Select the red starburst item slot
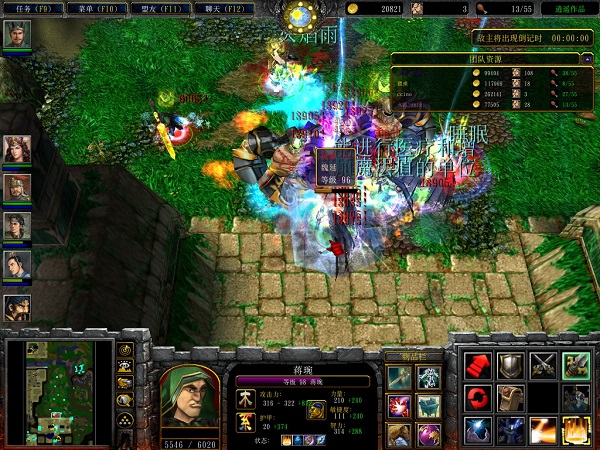Image resolution: width=600 pixels, height=450 pixels. 399,405
